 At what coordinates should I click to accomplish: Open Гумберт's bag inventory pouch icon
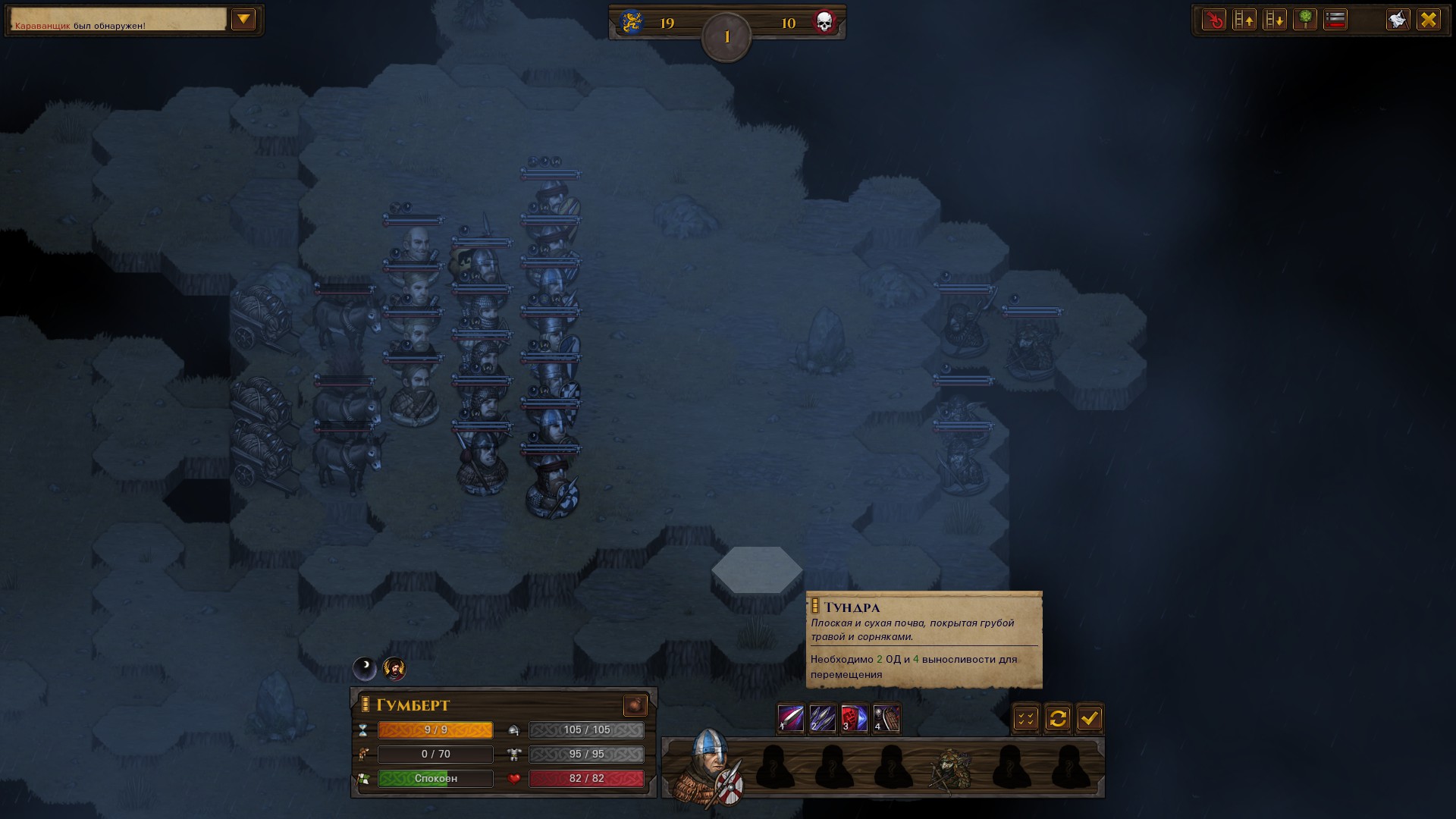635,706
